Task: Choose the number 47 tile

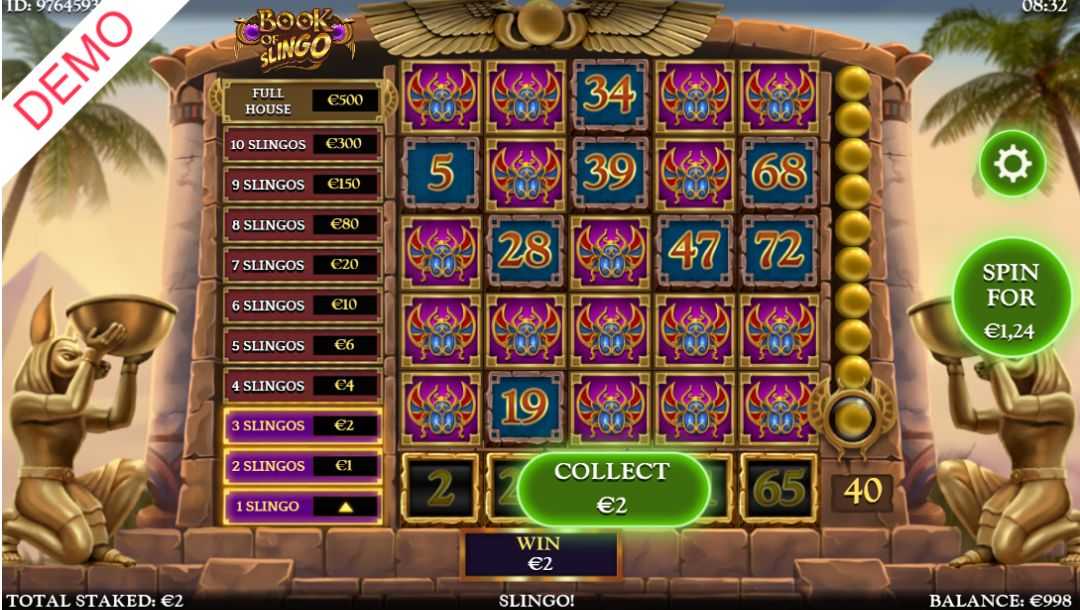Action: tap(694, 252)
